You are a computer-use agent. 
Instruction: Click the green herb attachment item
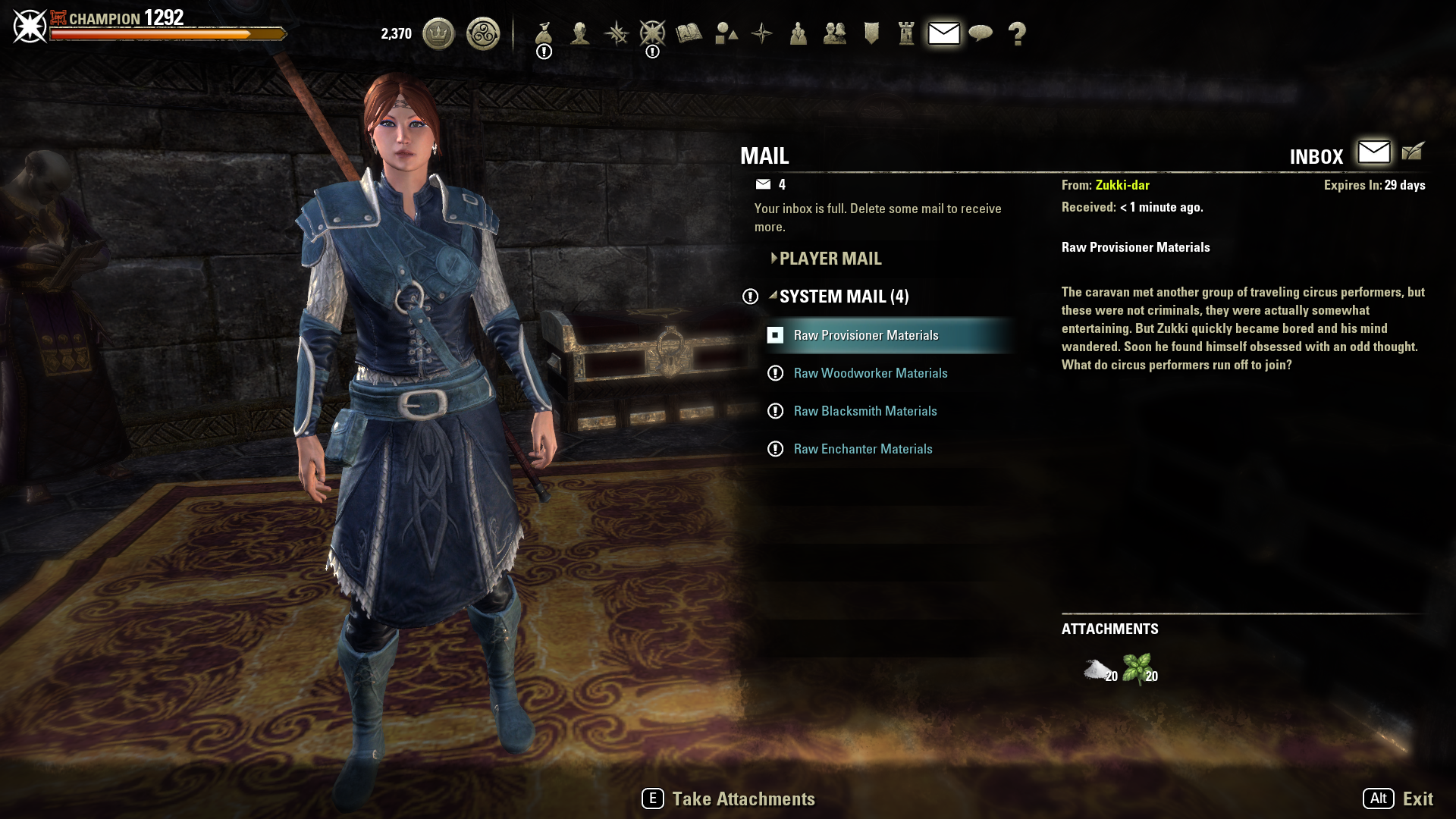coord(1137,670)
